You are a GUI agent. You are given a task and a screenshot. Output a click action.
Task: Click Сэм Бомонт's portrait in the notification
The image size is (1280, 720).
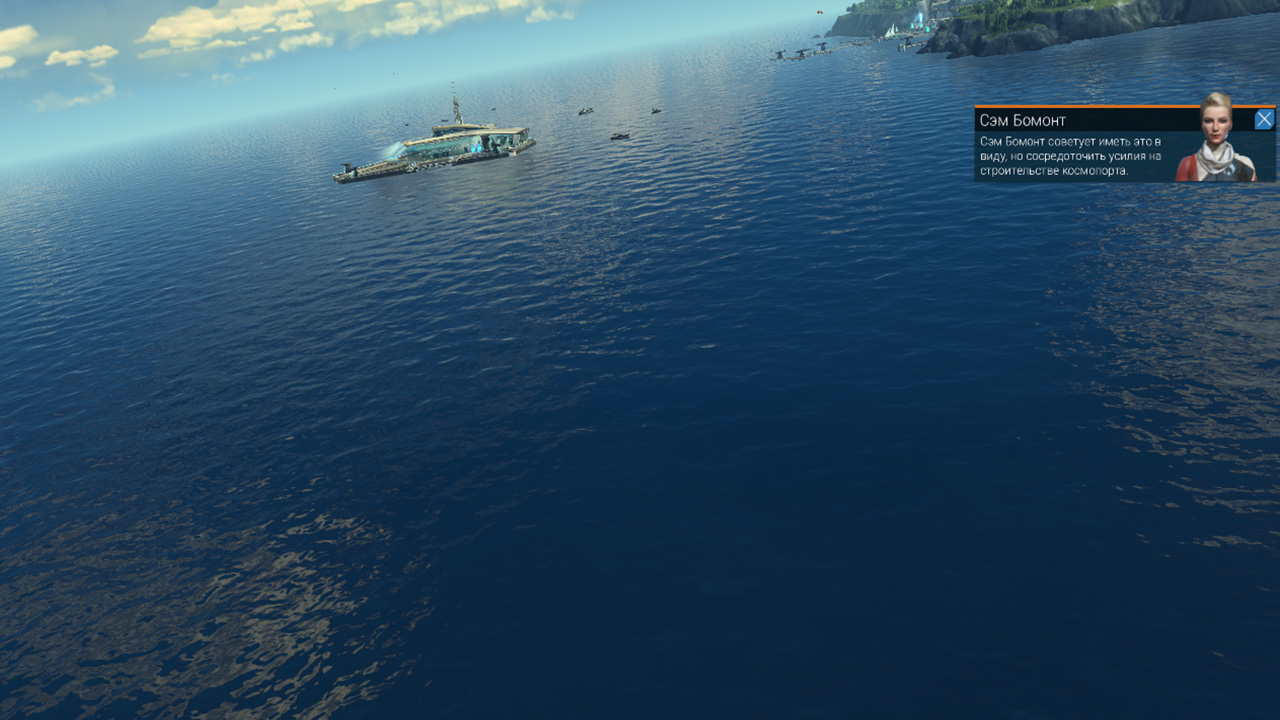1216,140
